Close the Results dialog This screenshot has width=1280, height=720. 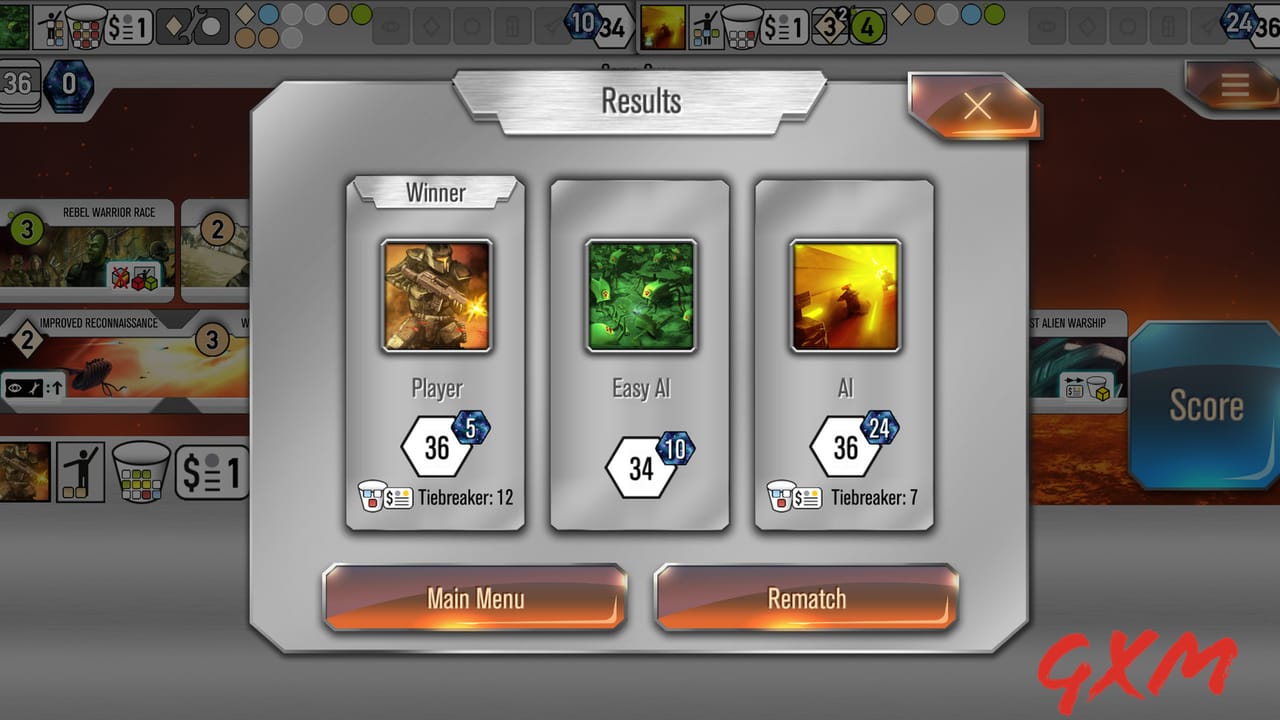pyautogui.click(x=976, y=106)
